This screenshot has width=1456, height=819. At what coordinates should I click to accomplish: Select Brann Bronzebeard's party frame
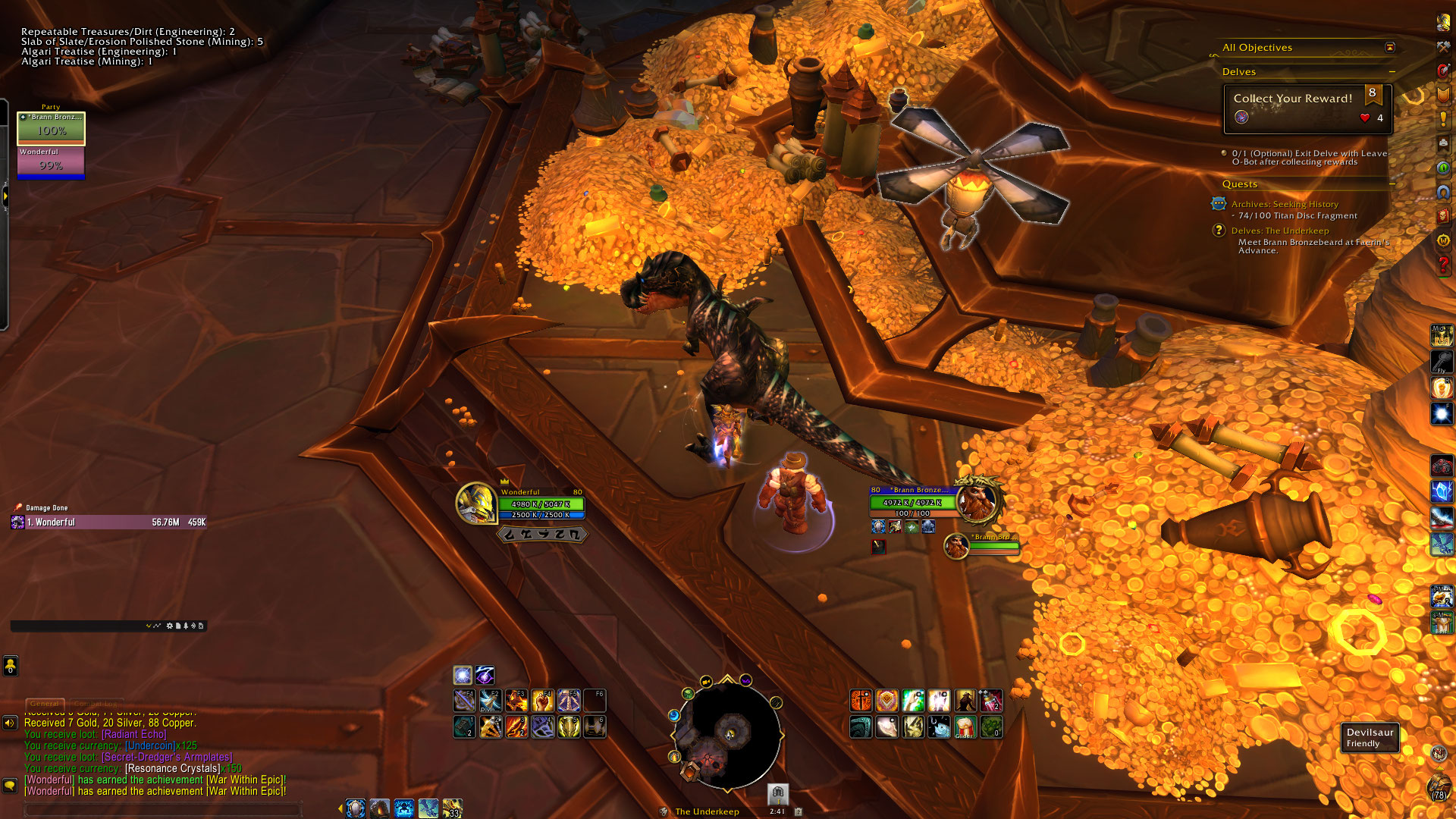51,127
